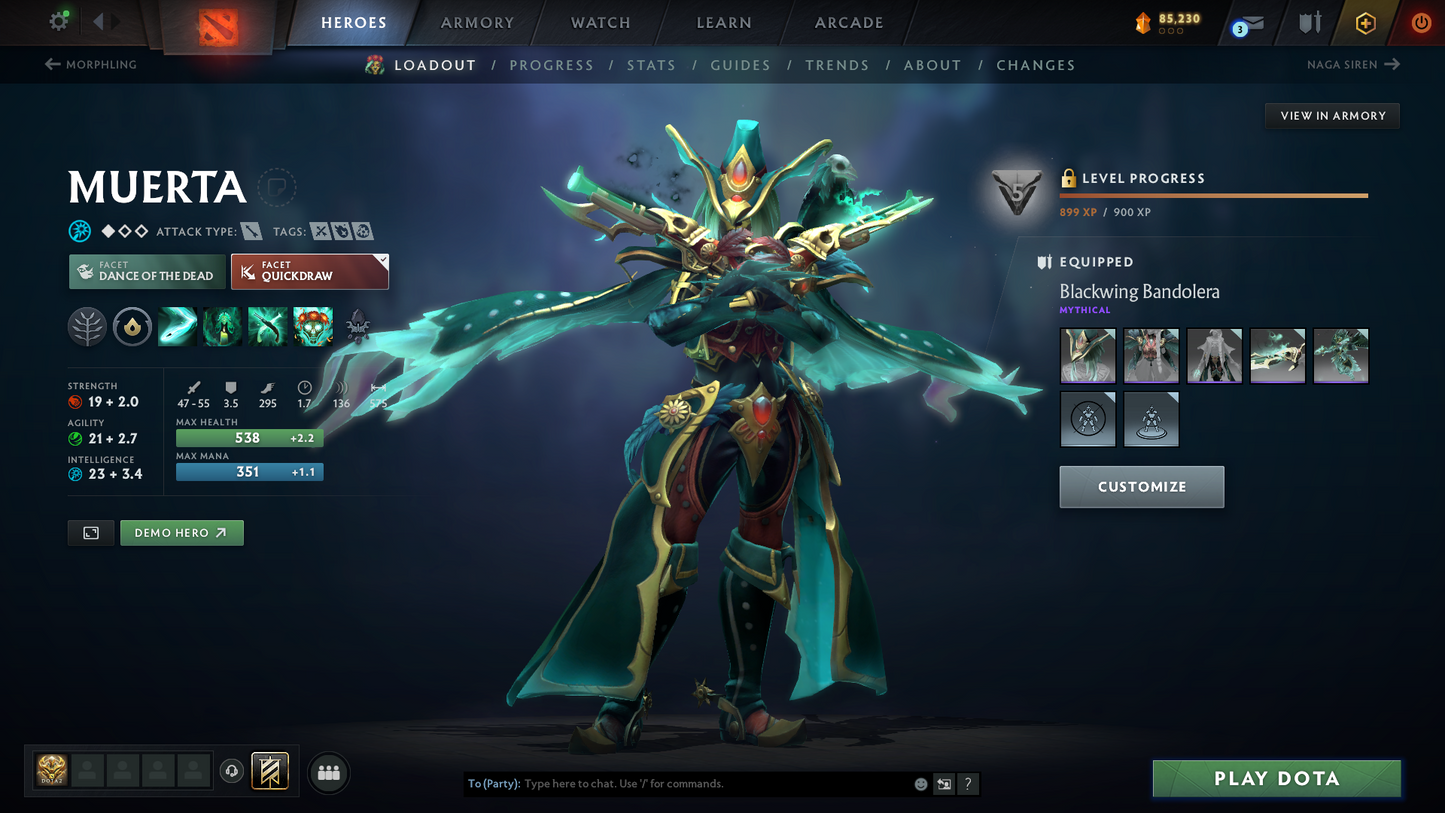Open the Dota Plus hexagon icon
Viewport: 1445px width, 813px height.
pos(1366,22)
